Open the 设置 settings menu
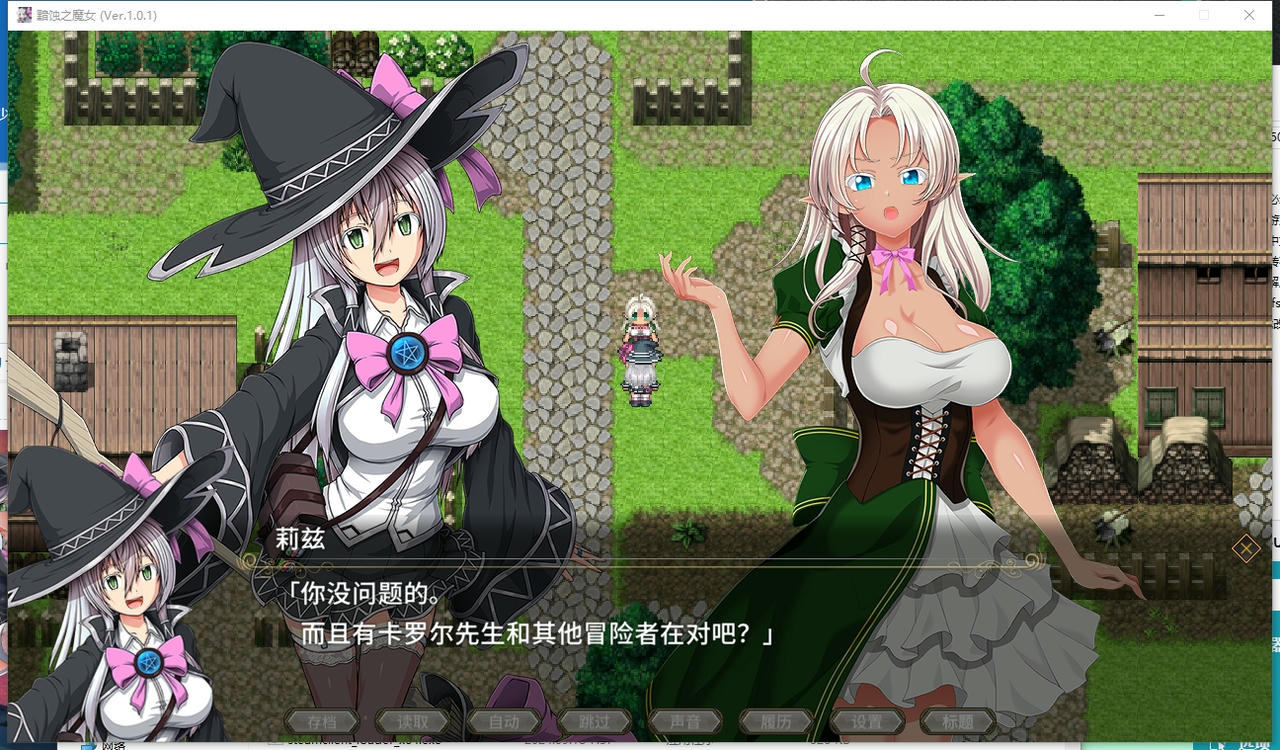The image size is (1280, 750). tap(867, 720)
